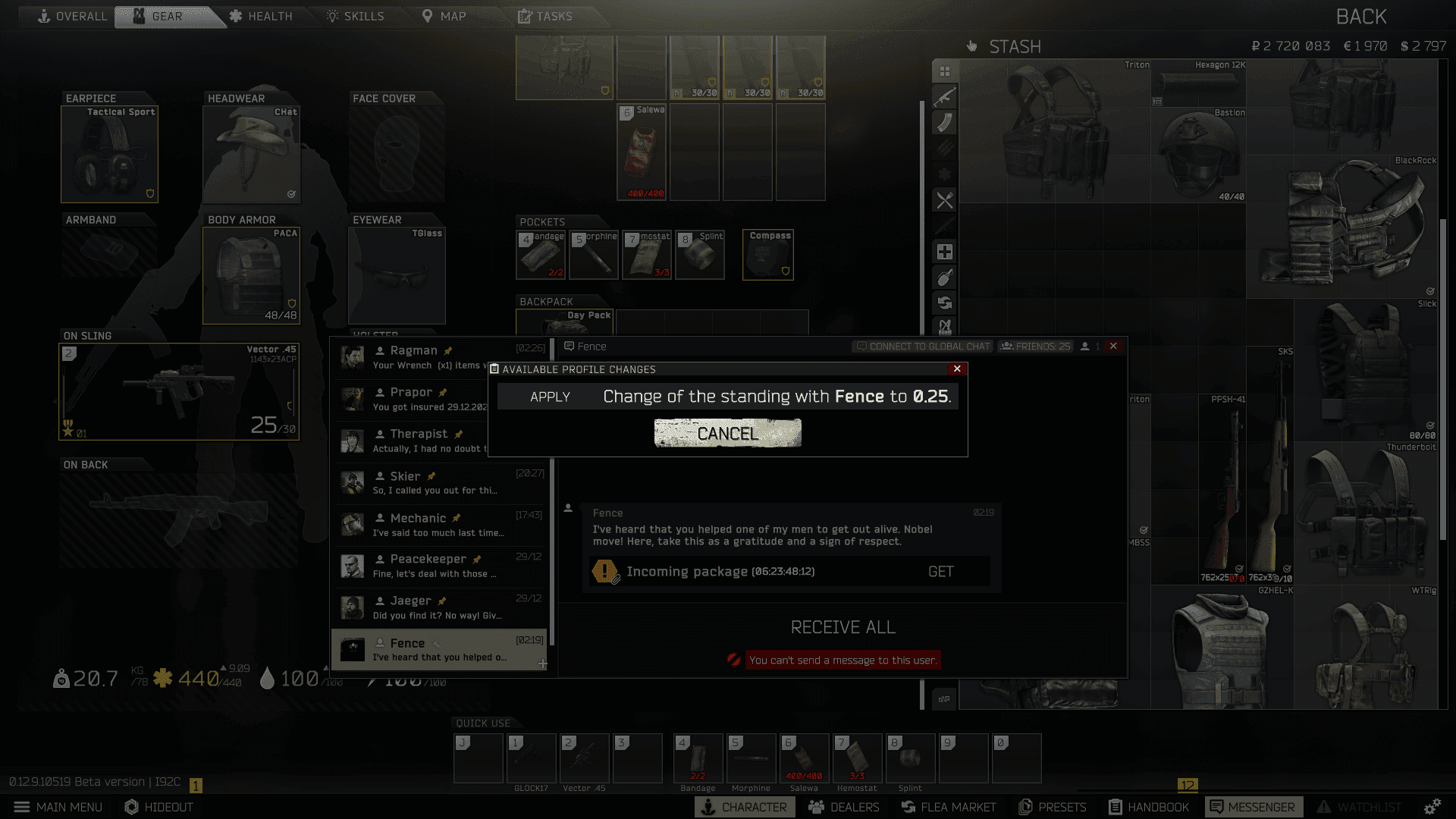Apply the Fence standing change
Image resolution: width=1456 pixels, height=819 pixels.
tap(550, 397)
